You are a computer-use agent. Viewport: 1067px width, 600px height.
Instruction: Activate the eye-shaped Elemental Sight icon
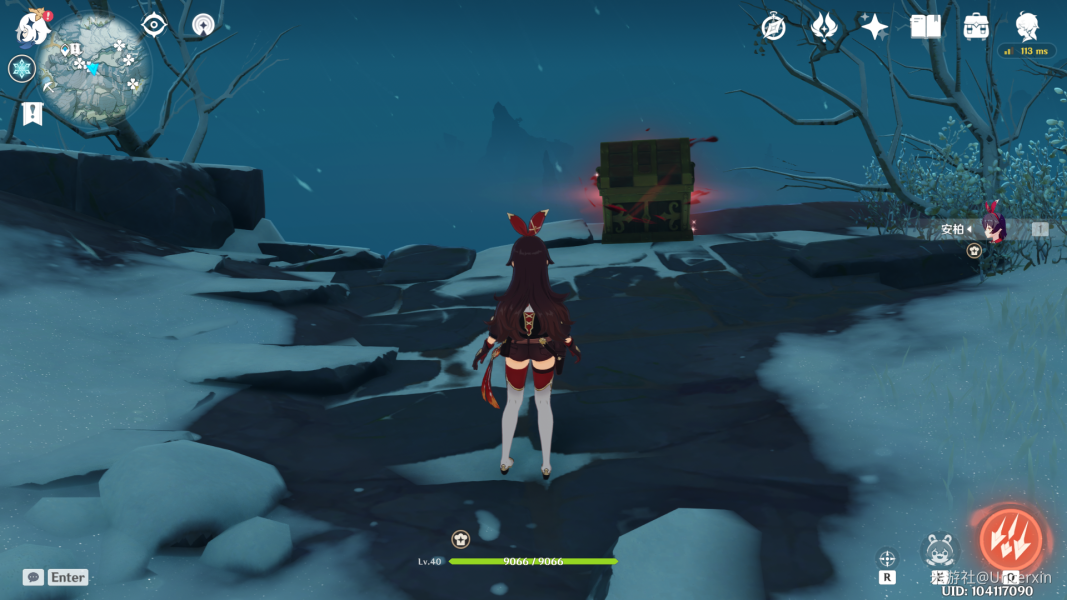coord(154,25)
